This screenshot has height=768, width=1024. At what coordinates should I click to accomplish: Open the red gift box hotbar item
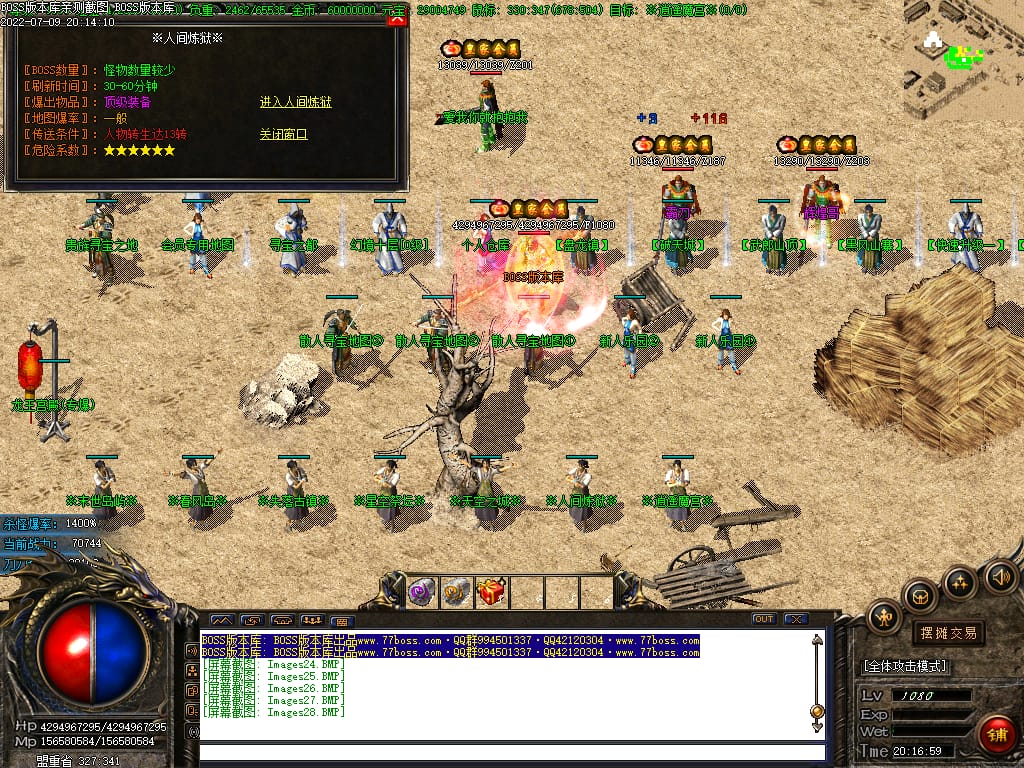click(x=491, y=592)
